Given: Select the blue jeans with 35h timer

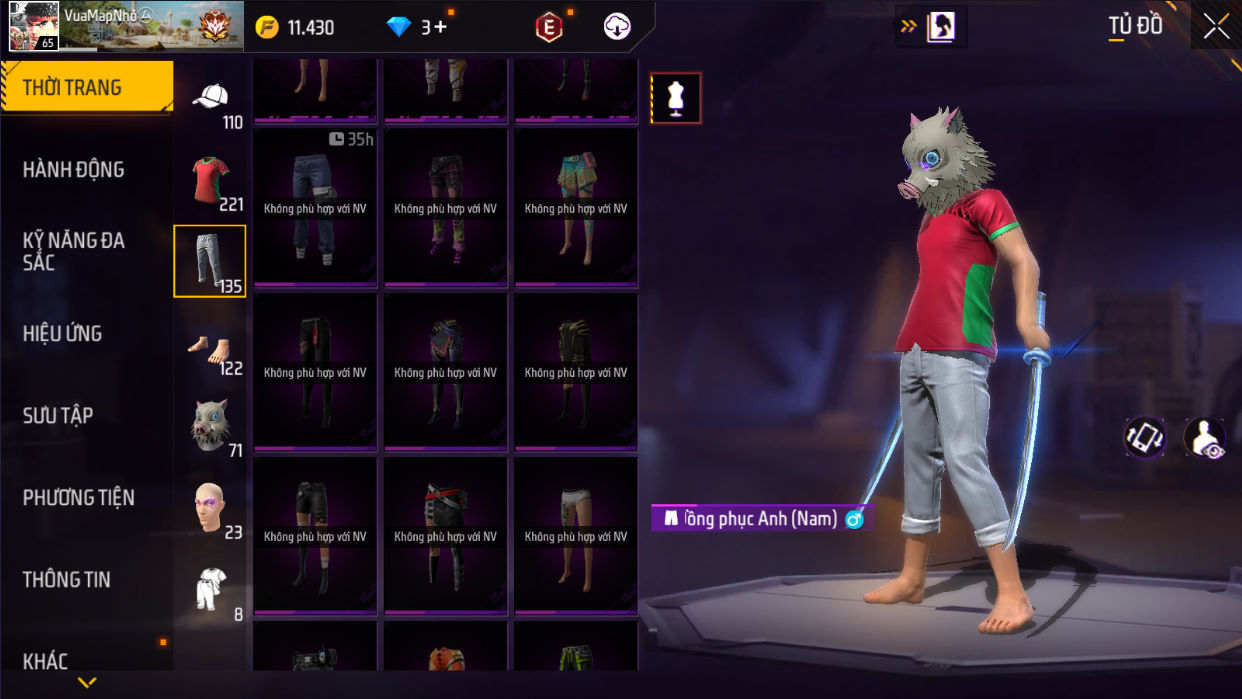Looking at the screenshot, I should click(315, 207).
